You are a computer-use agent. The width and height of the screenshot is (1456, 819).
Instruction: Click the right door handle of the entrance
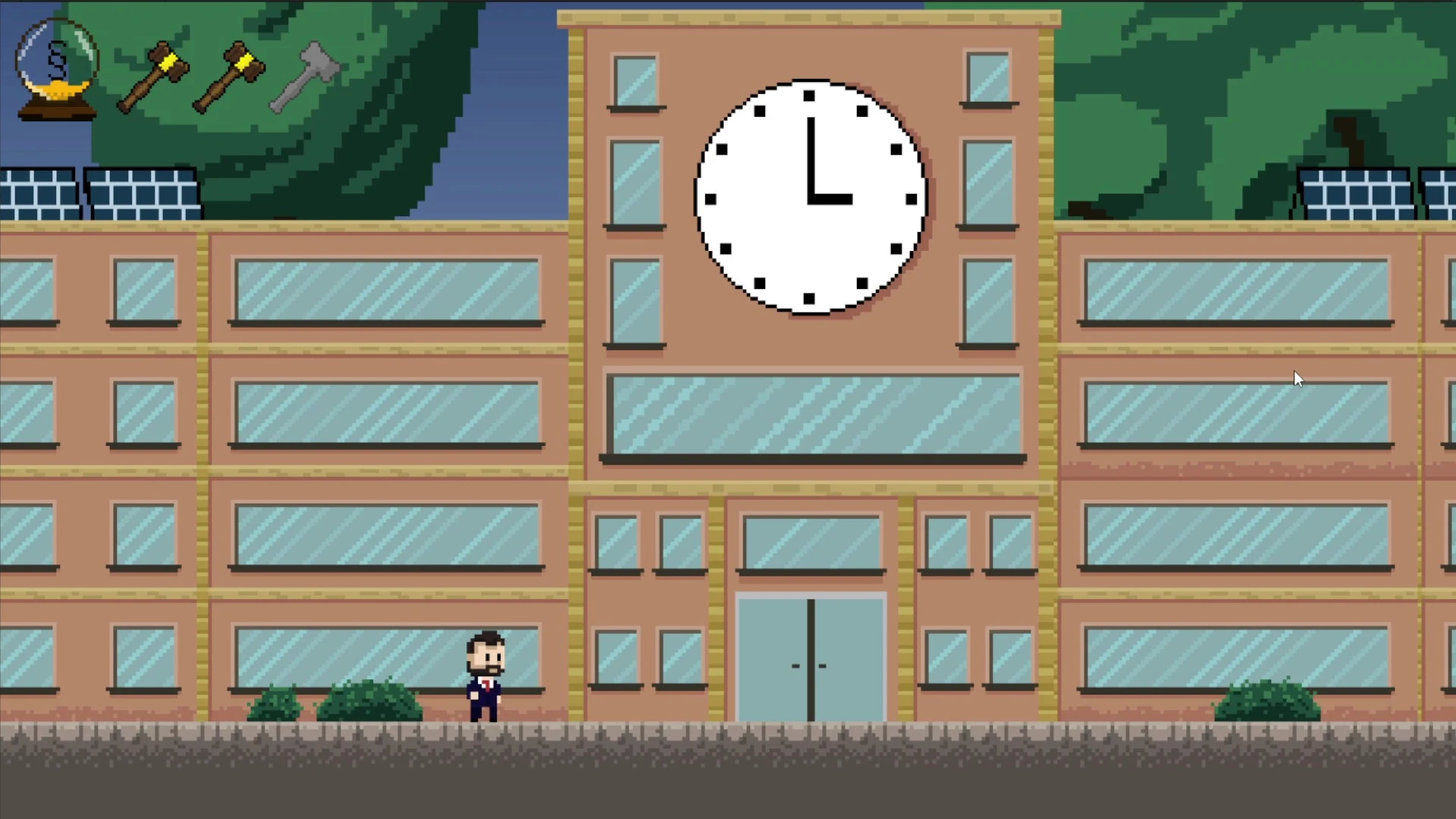823,666
